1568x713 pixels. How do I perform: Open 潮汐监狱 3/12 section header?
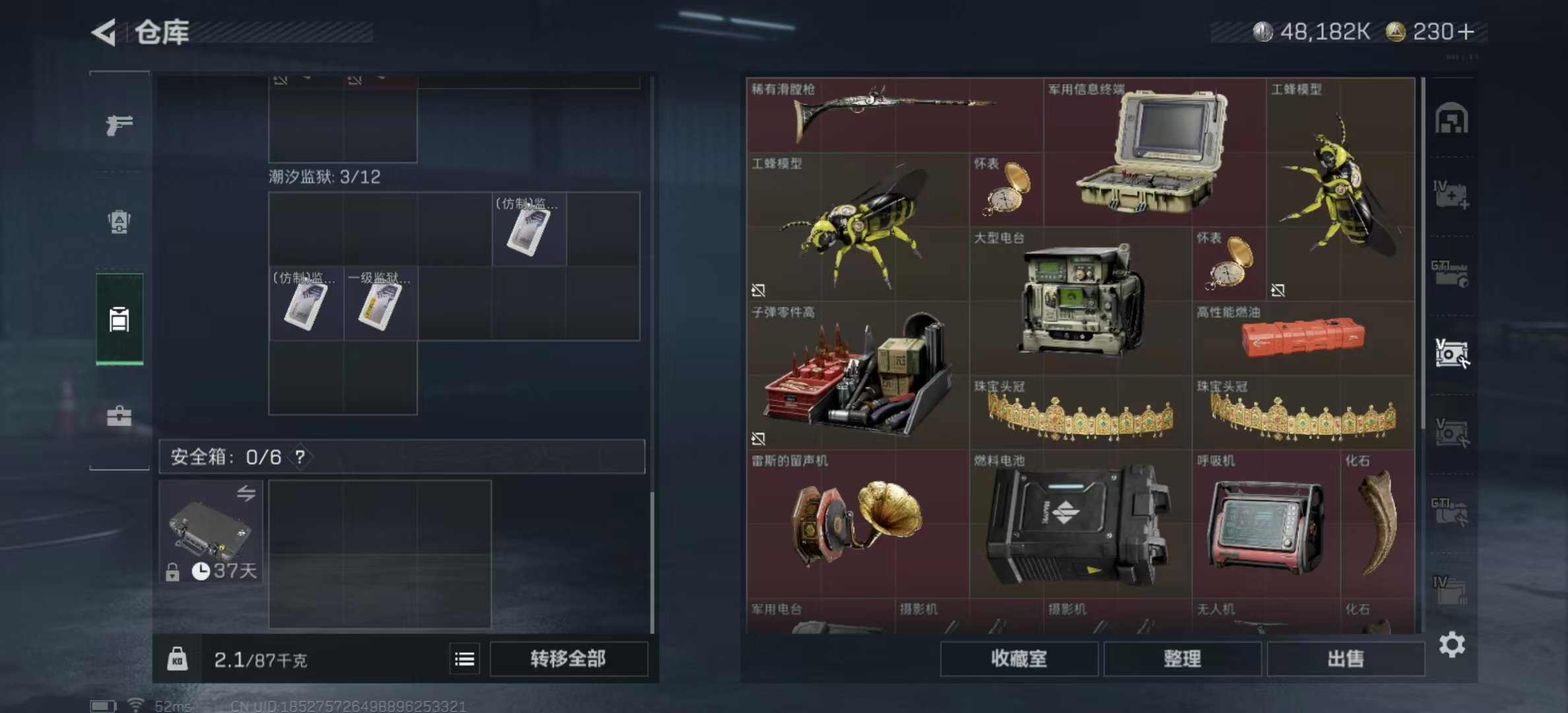pos(323,176)
